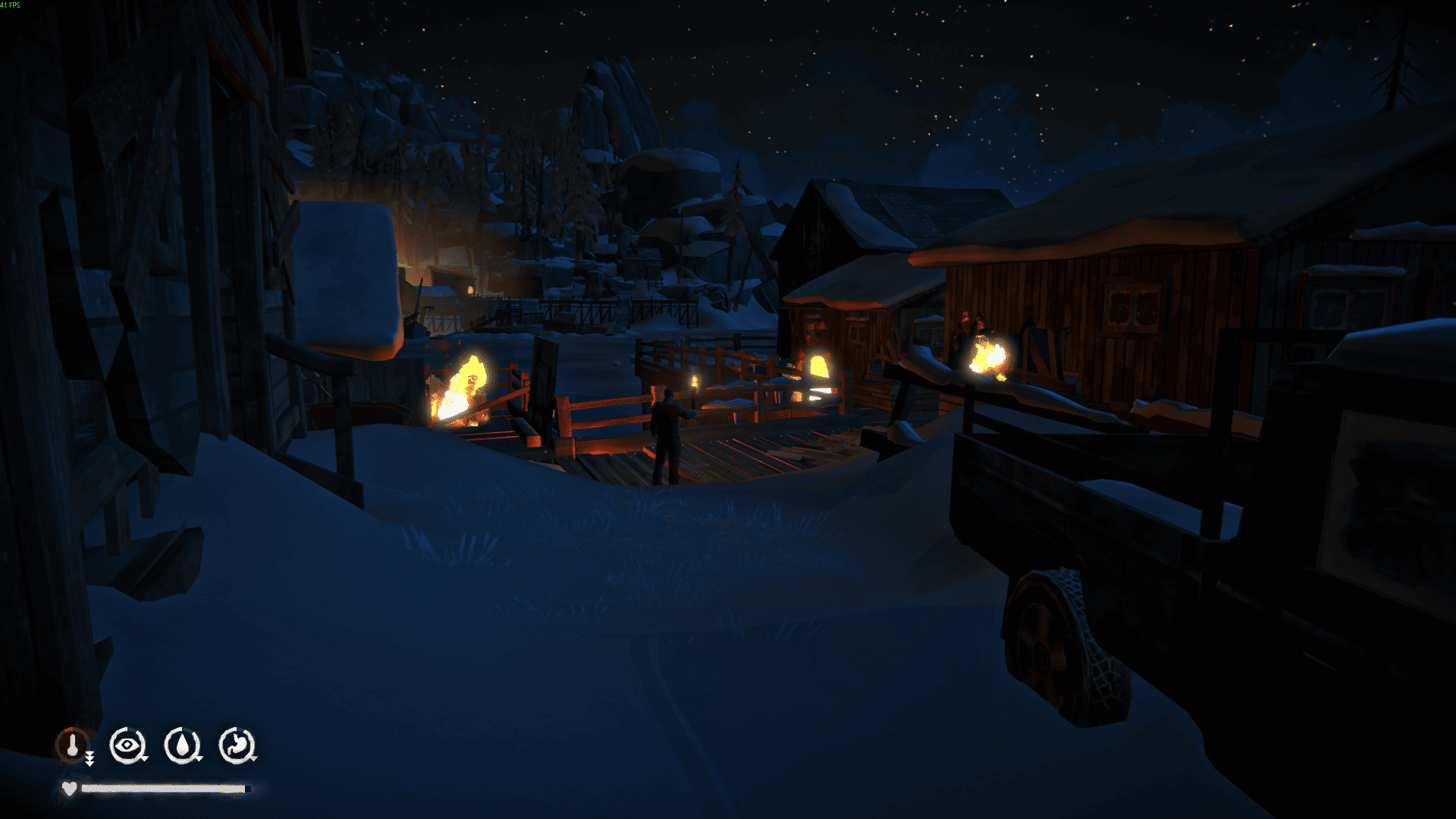Open the stomach hunger status icon

pos(237,745)
